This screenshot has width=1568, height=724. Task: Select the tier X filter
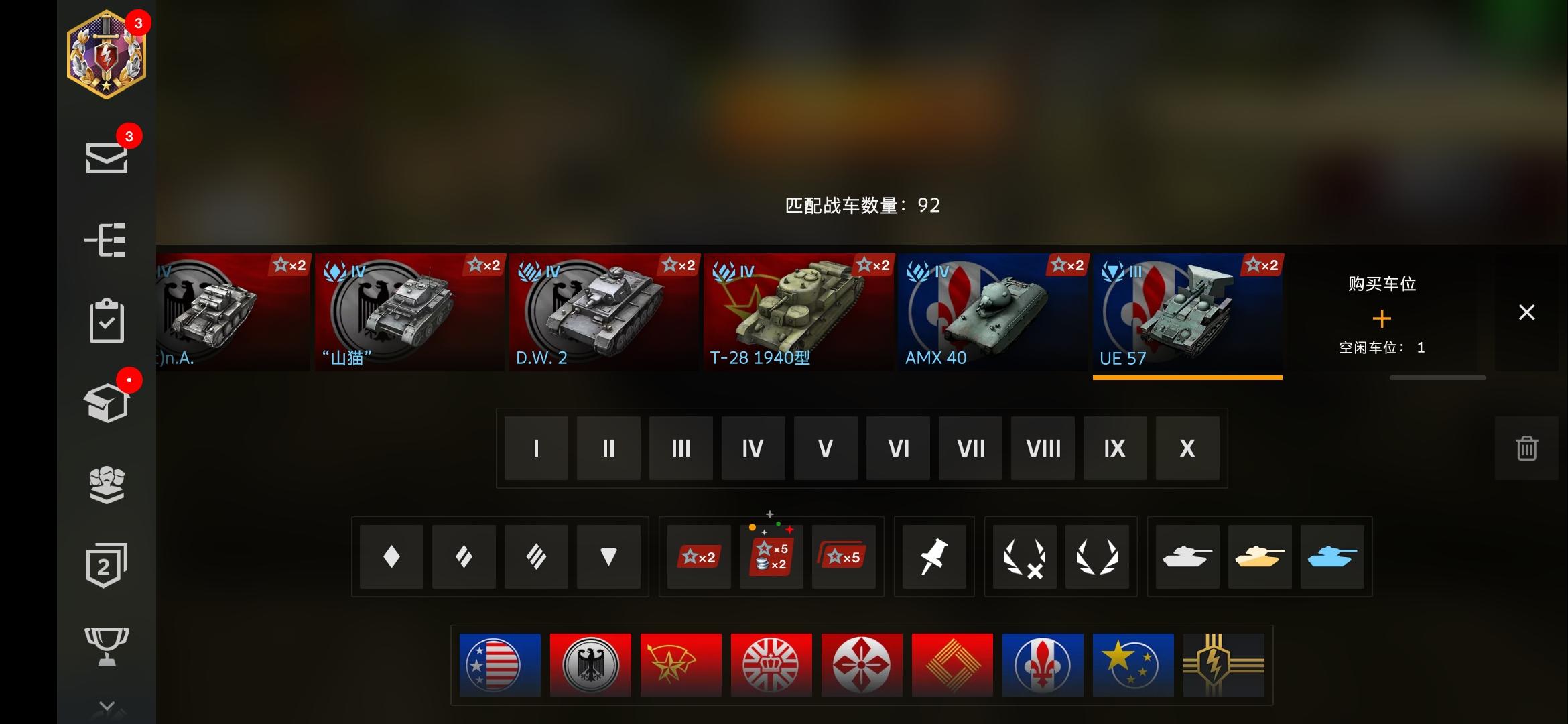click(x=1187, y=448)
